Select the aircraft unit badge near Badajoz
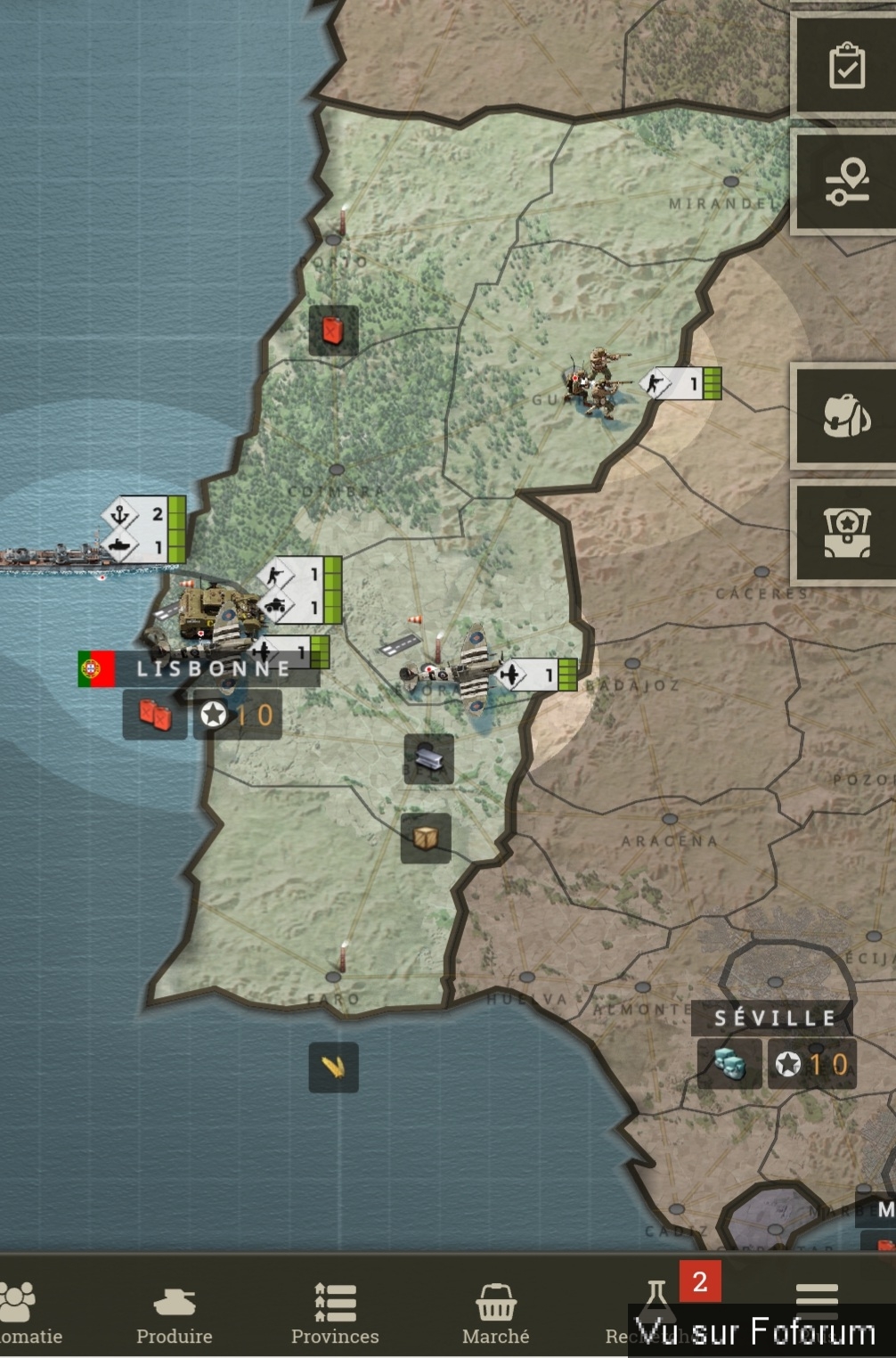Image resolution: width=896 pixels, height=1358 pixels. tap(537, 675)
